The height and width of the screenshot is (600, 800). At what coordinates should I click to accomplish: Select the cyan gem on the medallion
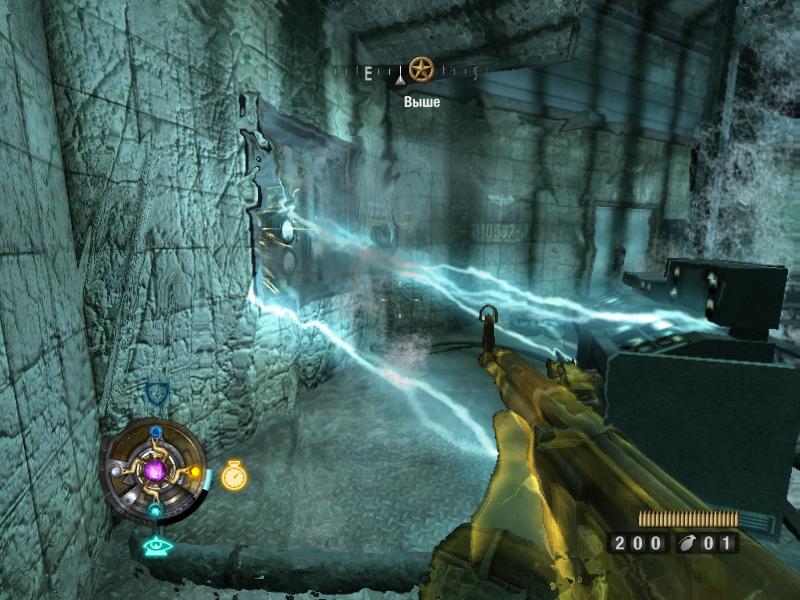point(155,510)
